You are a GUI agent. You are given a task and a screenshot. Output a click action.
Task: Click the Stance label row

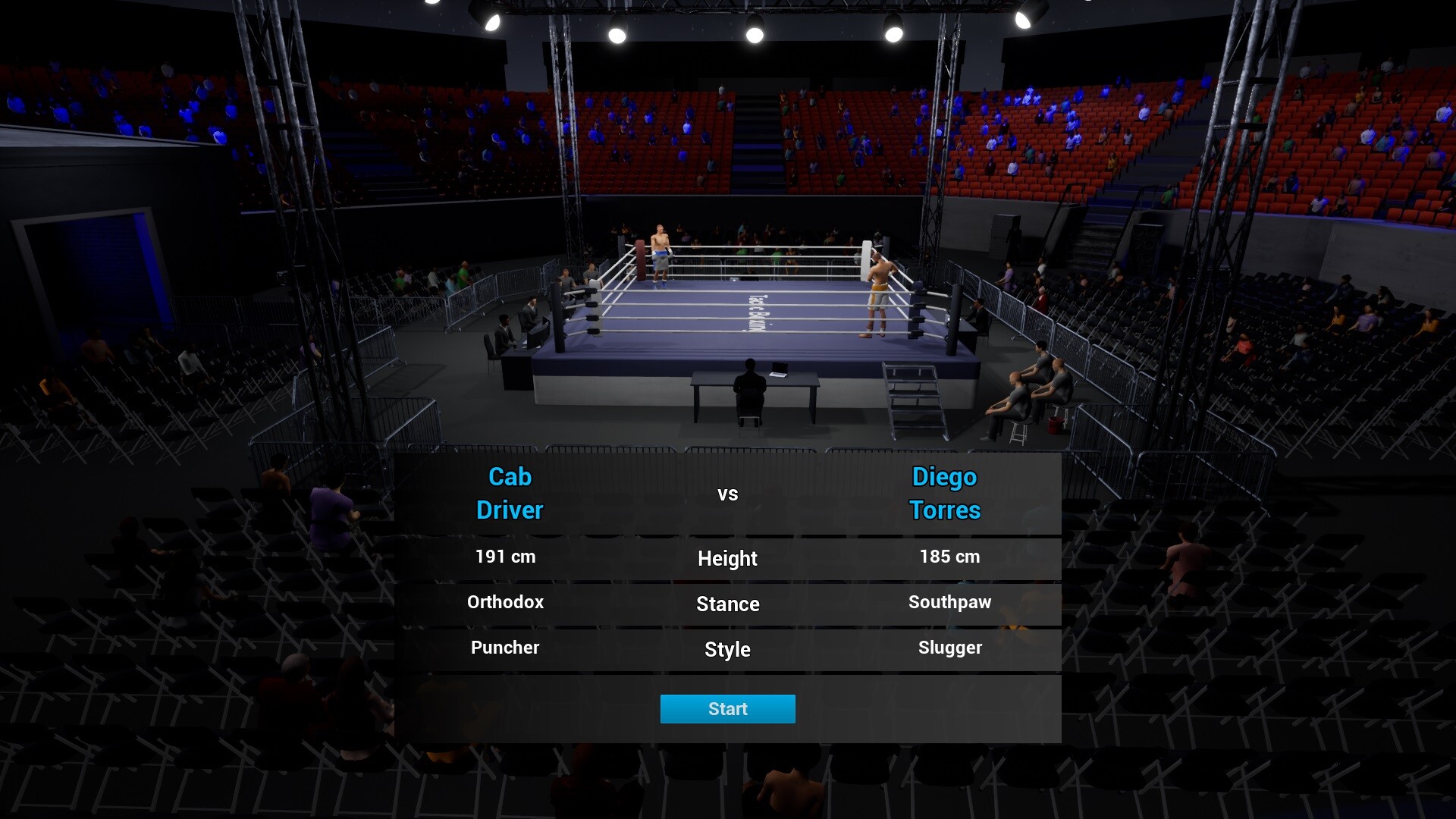pos(727,604)
